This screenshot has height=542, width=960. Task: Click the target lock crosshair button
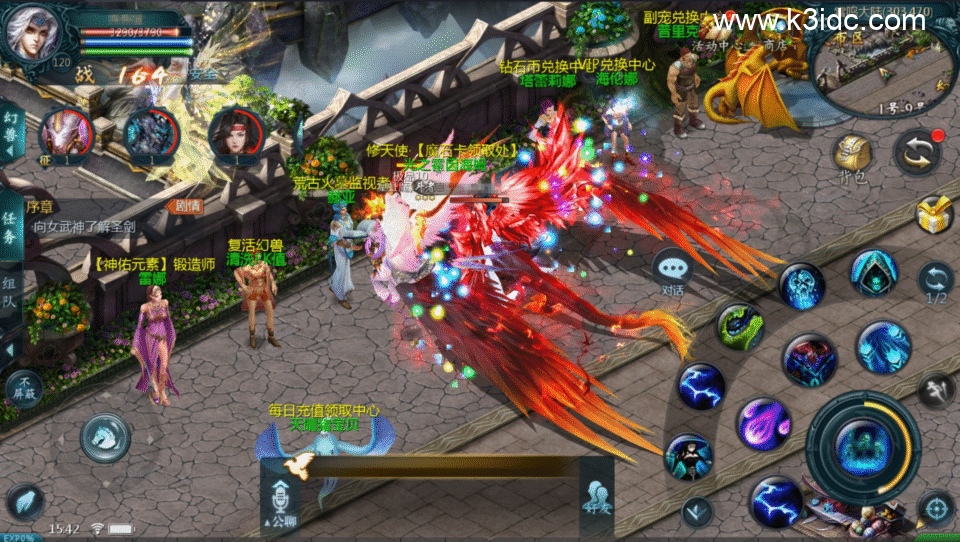pos(936,509)
